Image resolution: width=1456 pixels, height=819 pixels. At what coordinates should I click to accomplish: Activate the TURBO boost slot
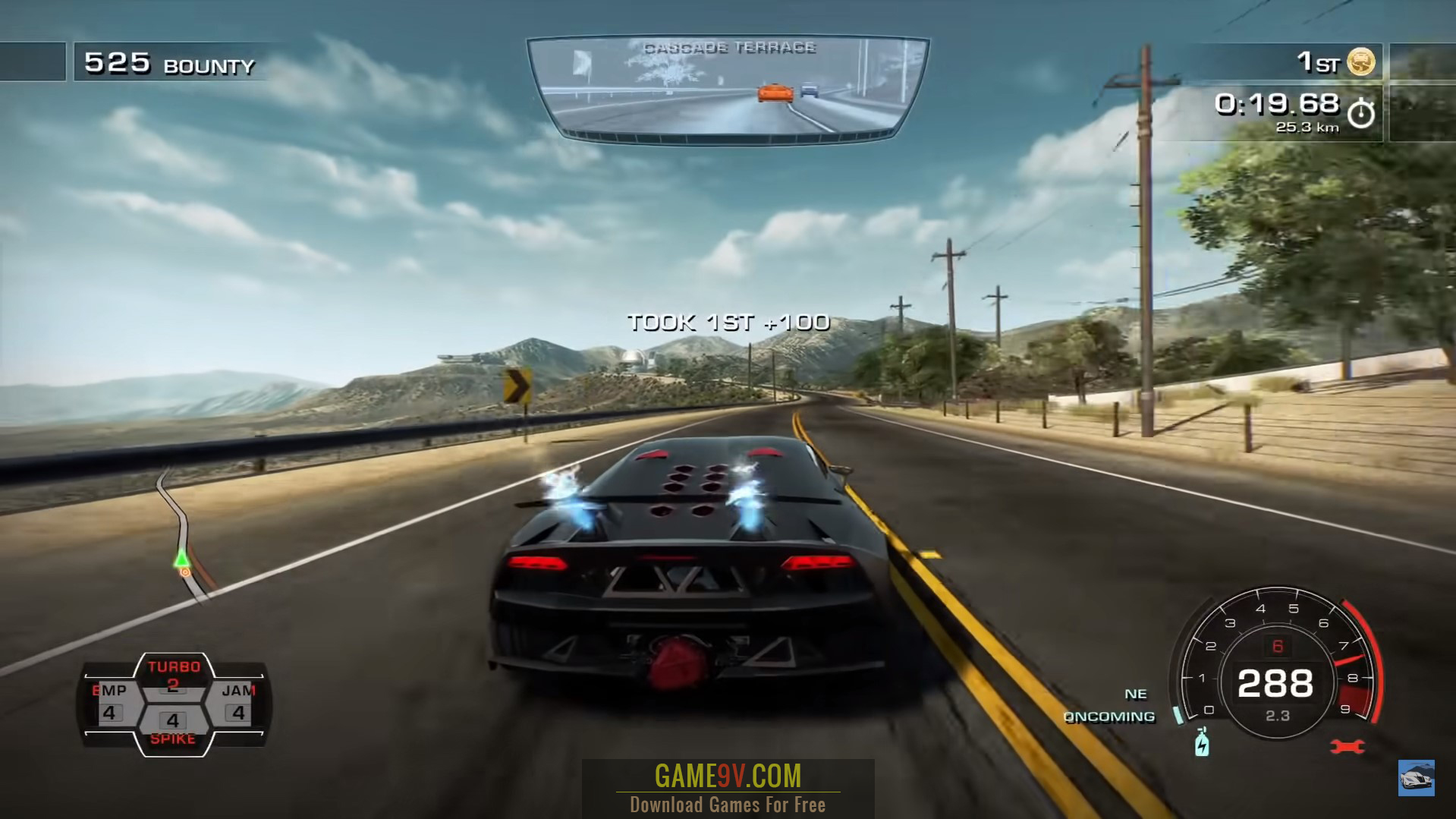(x=176, y=673)
